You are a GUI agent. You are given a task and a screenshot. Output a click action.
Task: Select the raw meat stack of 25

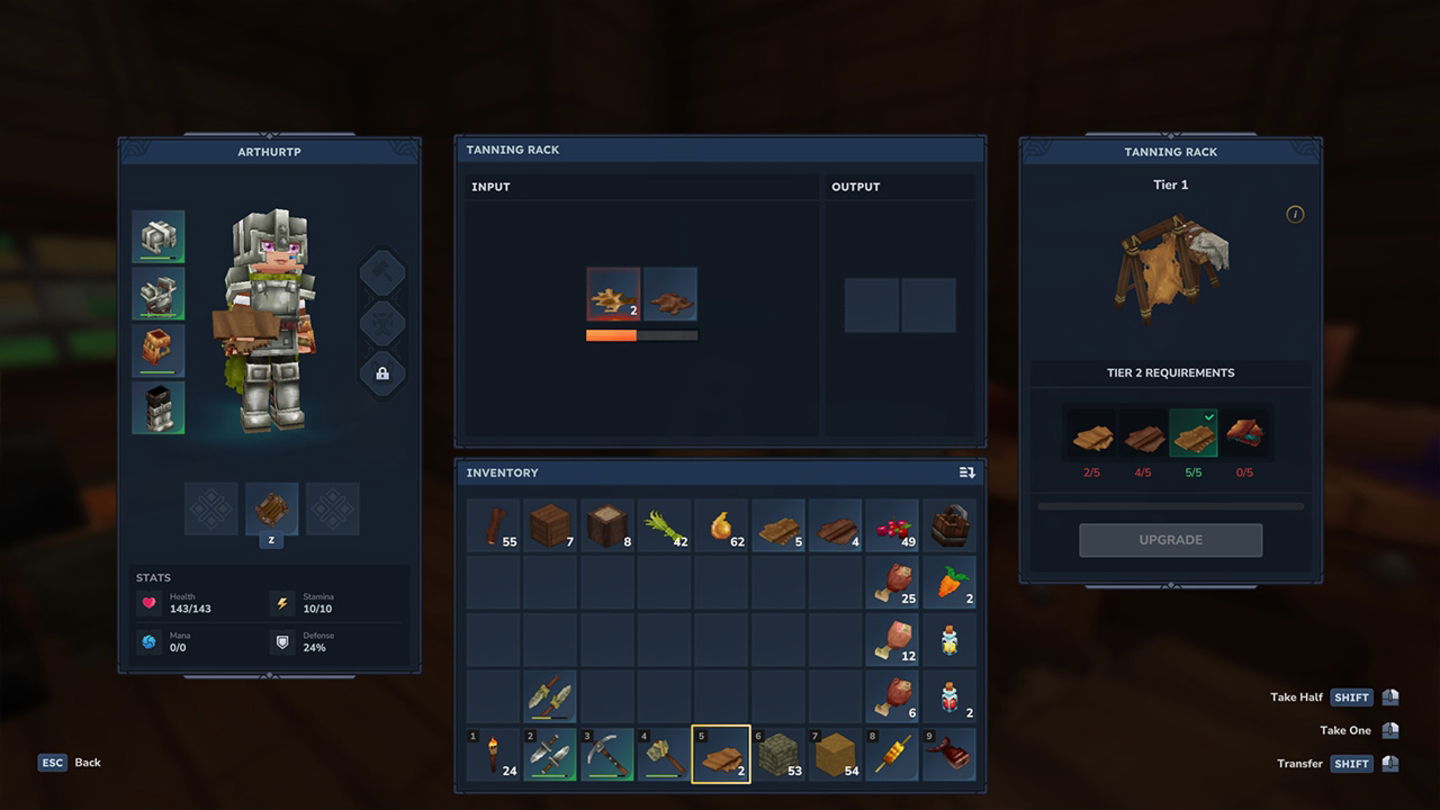tap(892, 583)
